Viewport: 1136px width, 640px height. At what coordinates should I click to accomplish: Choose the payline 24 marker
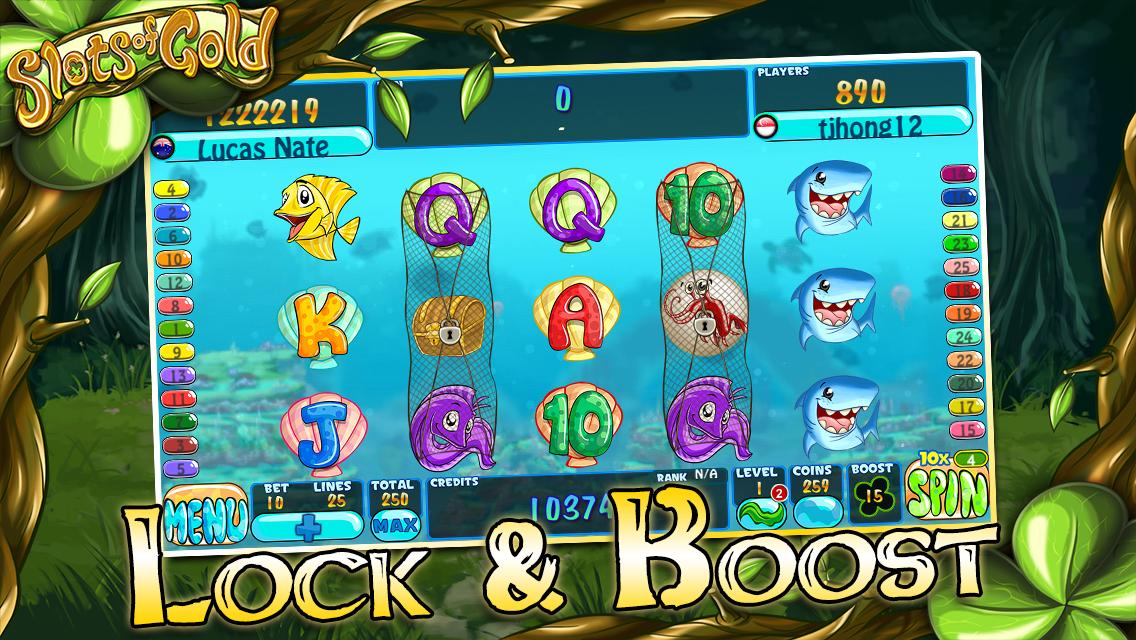[x=962, y=338]
